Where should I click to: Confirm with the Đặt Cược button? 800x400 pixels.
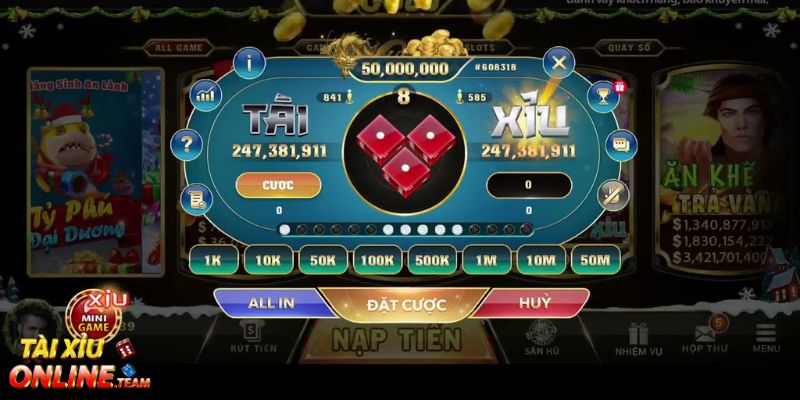(x=406, y=304)
